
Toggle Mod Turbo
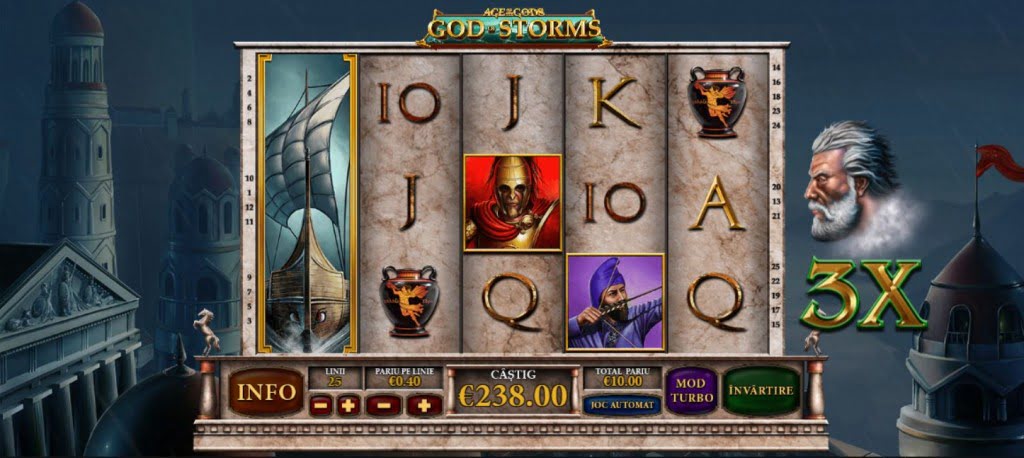(x=691, y=391)
